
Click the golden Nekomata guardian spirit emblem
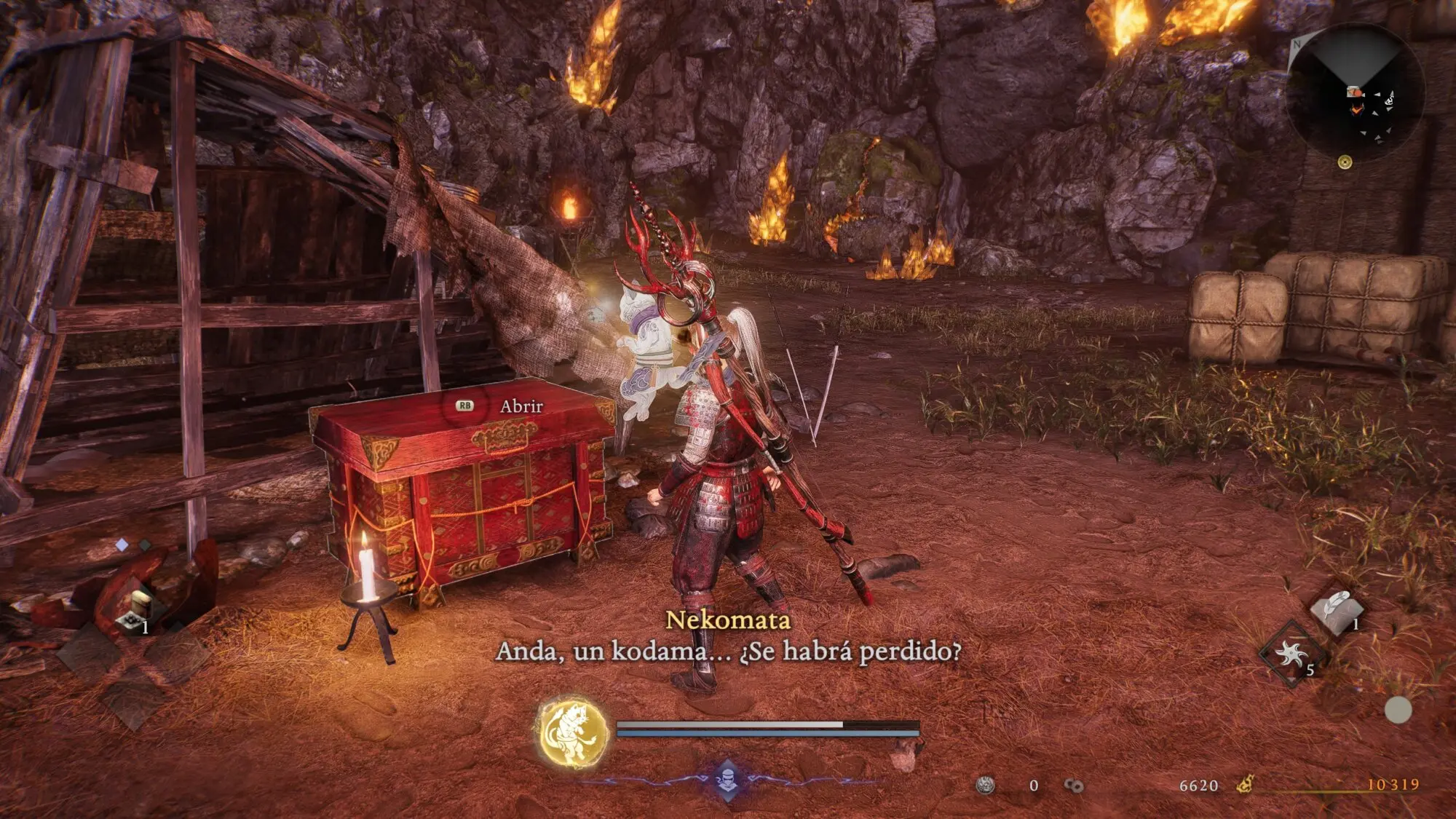coord(573,732)
